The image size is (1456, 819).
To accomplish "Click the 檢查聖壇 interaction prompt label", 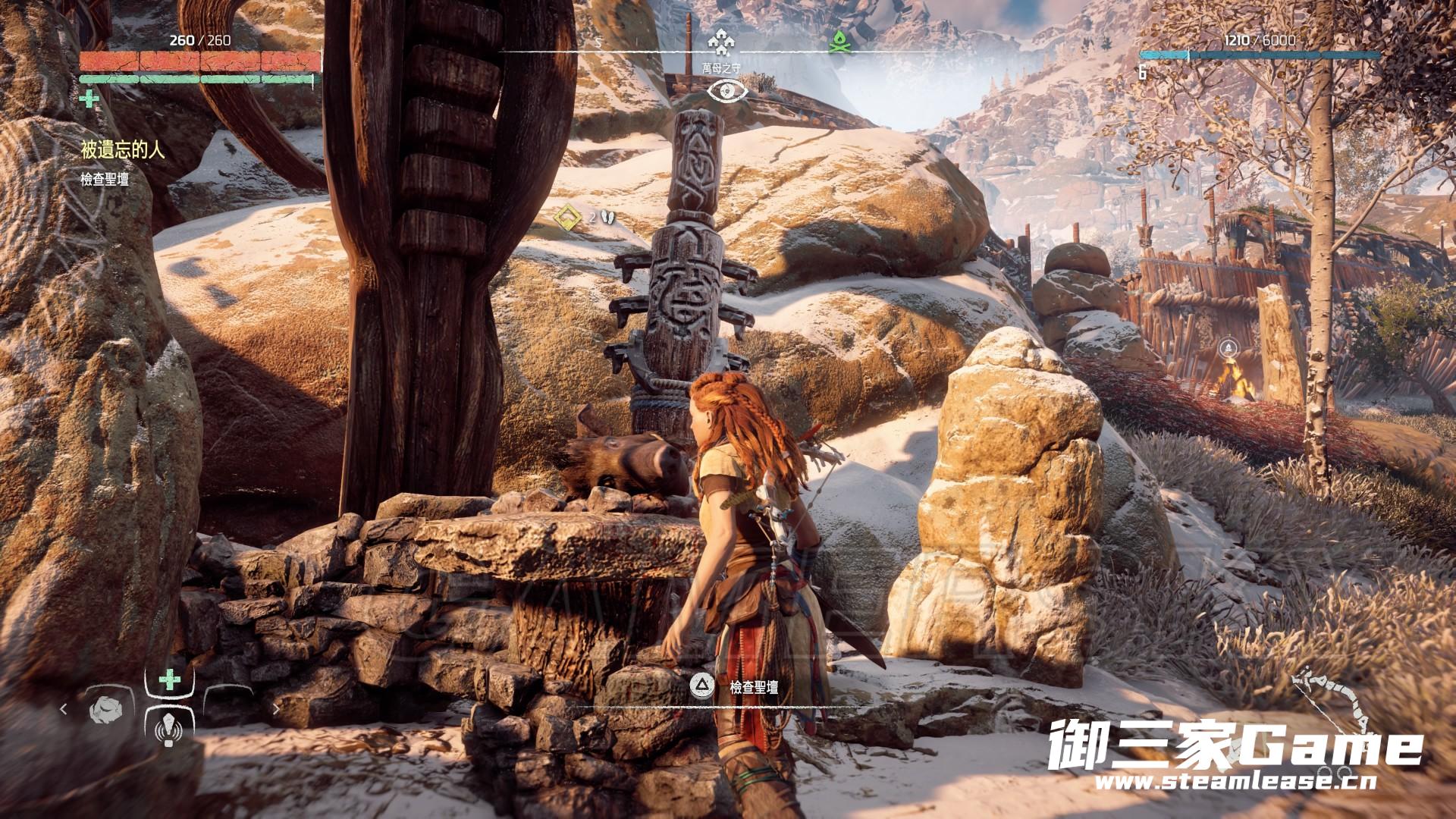I will tap(754, 688).
